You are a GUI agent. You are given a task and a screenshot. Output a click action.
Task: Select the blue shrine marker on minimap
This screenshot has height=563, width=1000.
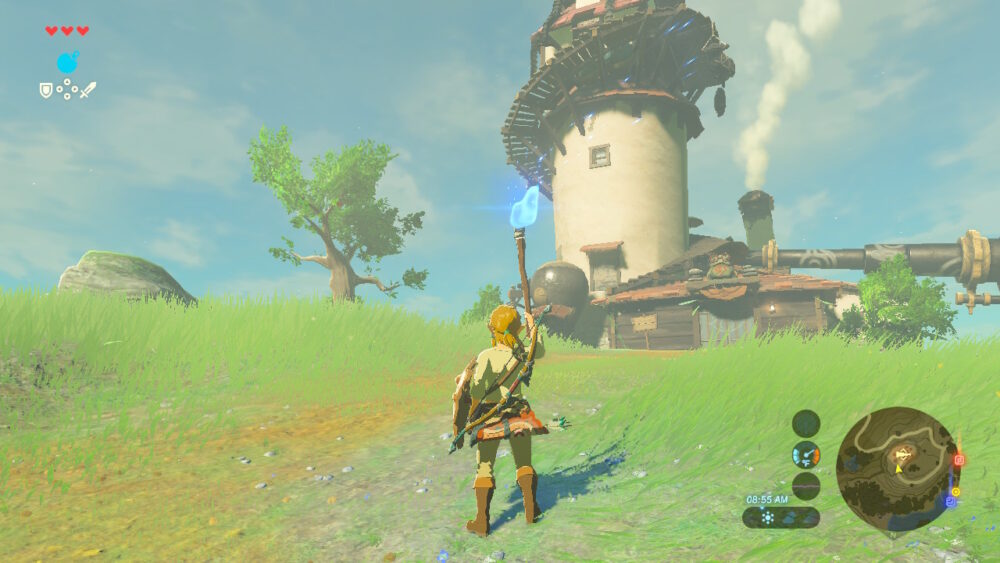click(x=949, y=501)
